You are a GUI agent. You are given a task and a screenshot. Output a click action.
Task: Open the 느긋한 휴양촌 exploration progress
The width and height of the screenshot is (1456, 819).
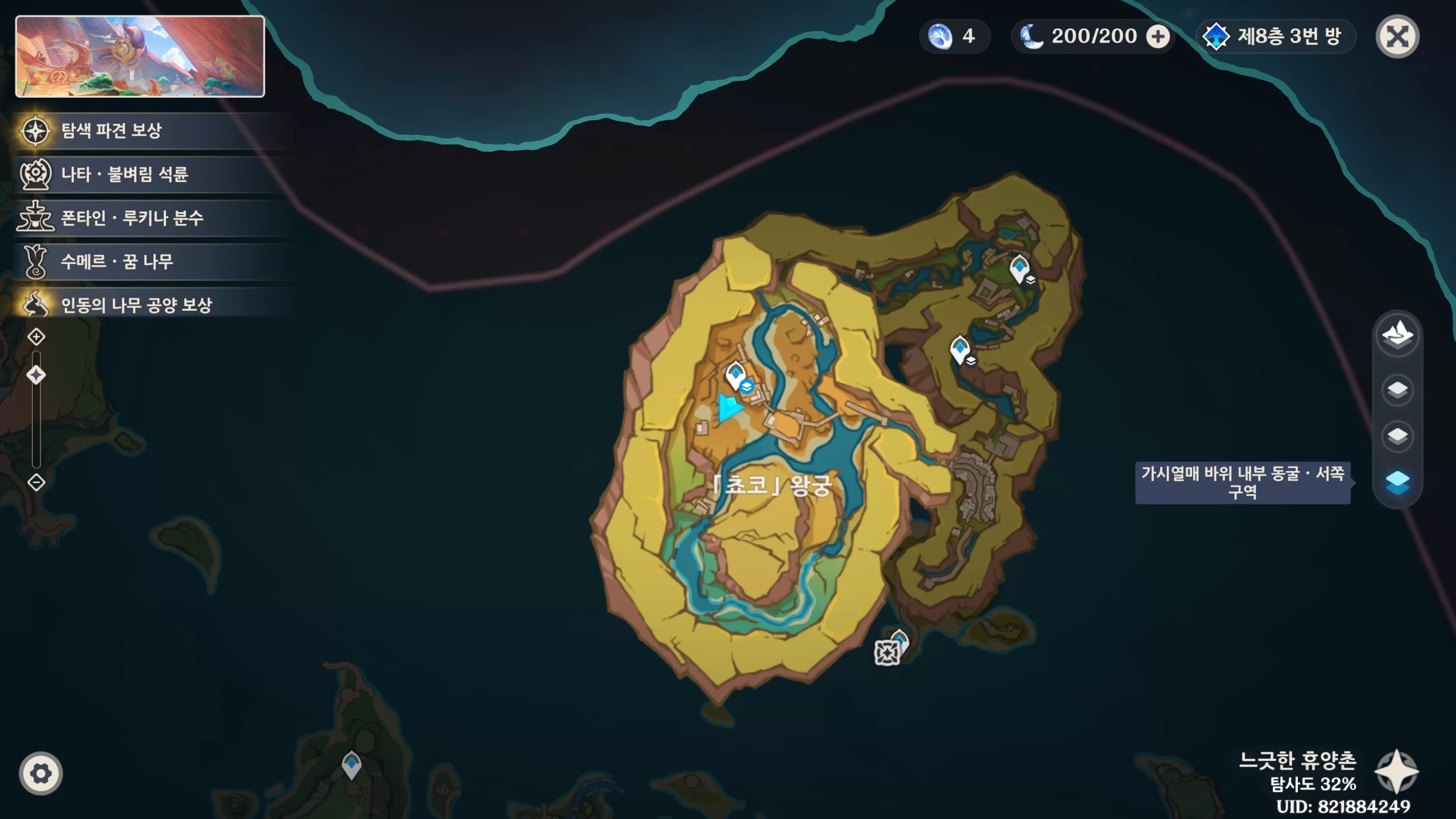pyautogui.click(x=1298, y=771)
